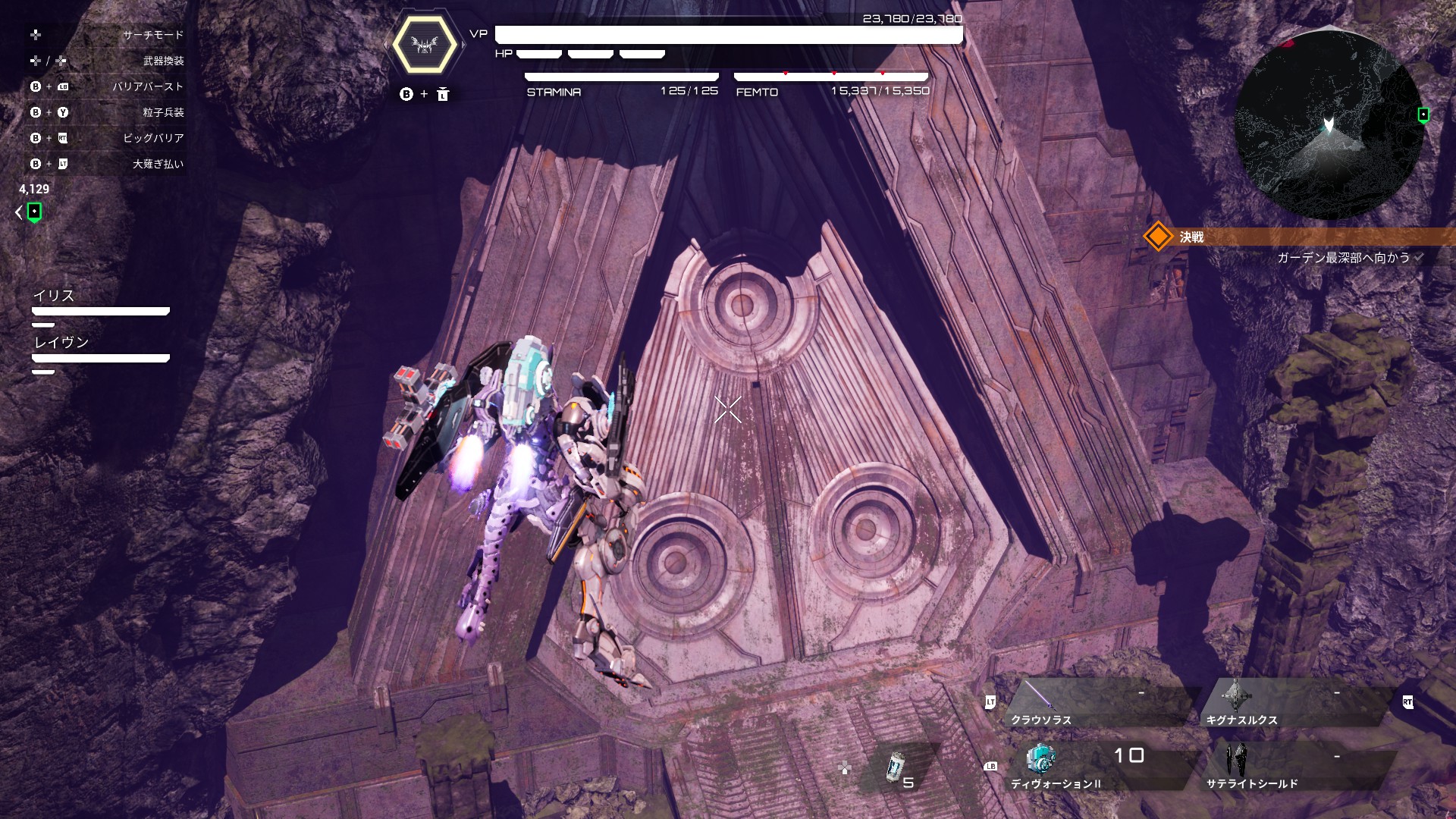1456x819 pixels.
Task: Choose the ディヴォーションII shoulder weapon slot
Action: (x=1092, y=767)
